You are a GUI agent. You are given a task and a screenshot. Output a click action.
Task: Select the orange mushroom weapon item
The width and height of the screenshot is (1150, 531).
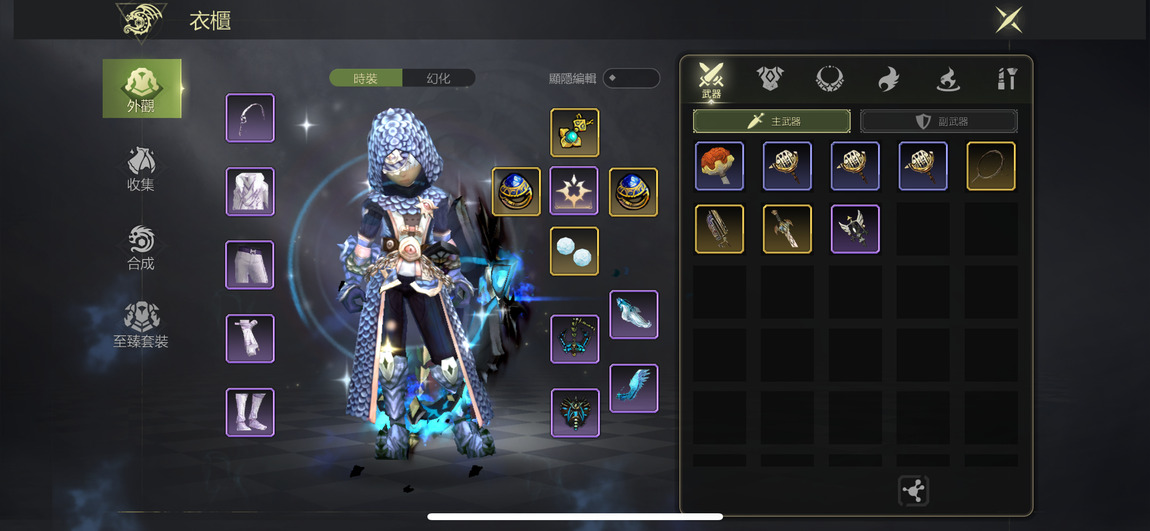click(720, 166)
